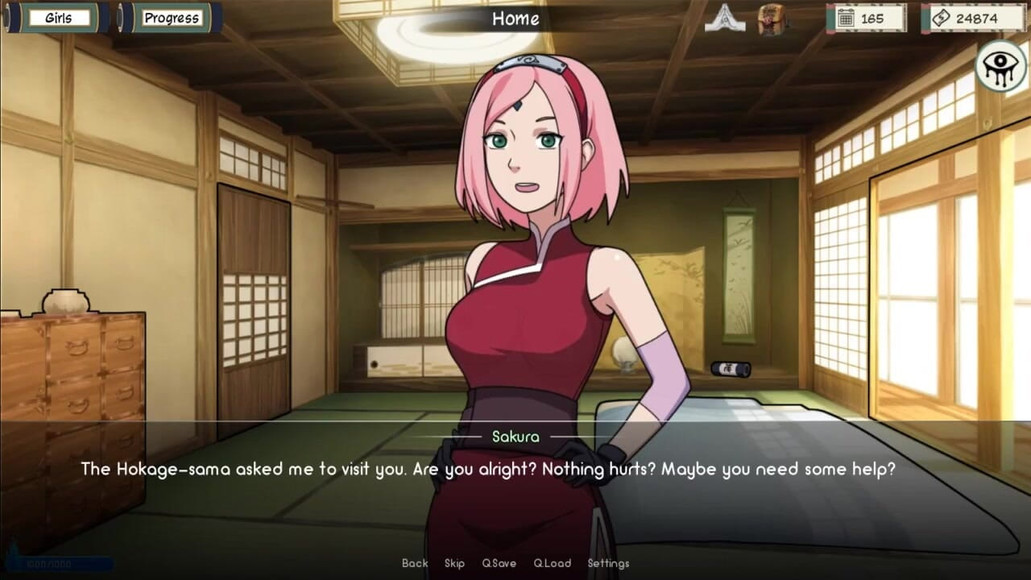The image size is (1031, 580).
Task: Click the crying eye icon
Action: coord(1002,68)
